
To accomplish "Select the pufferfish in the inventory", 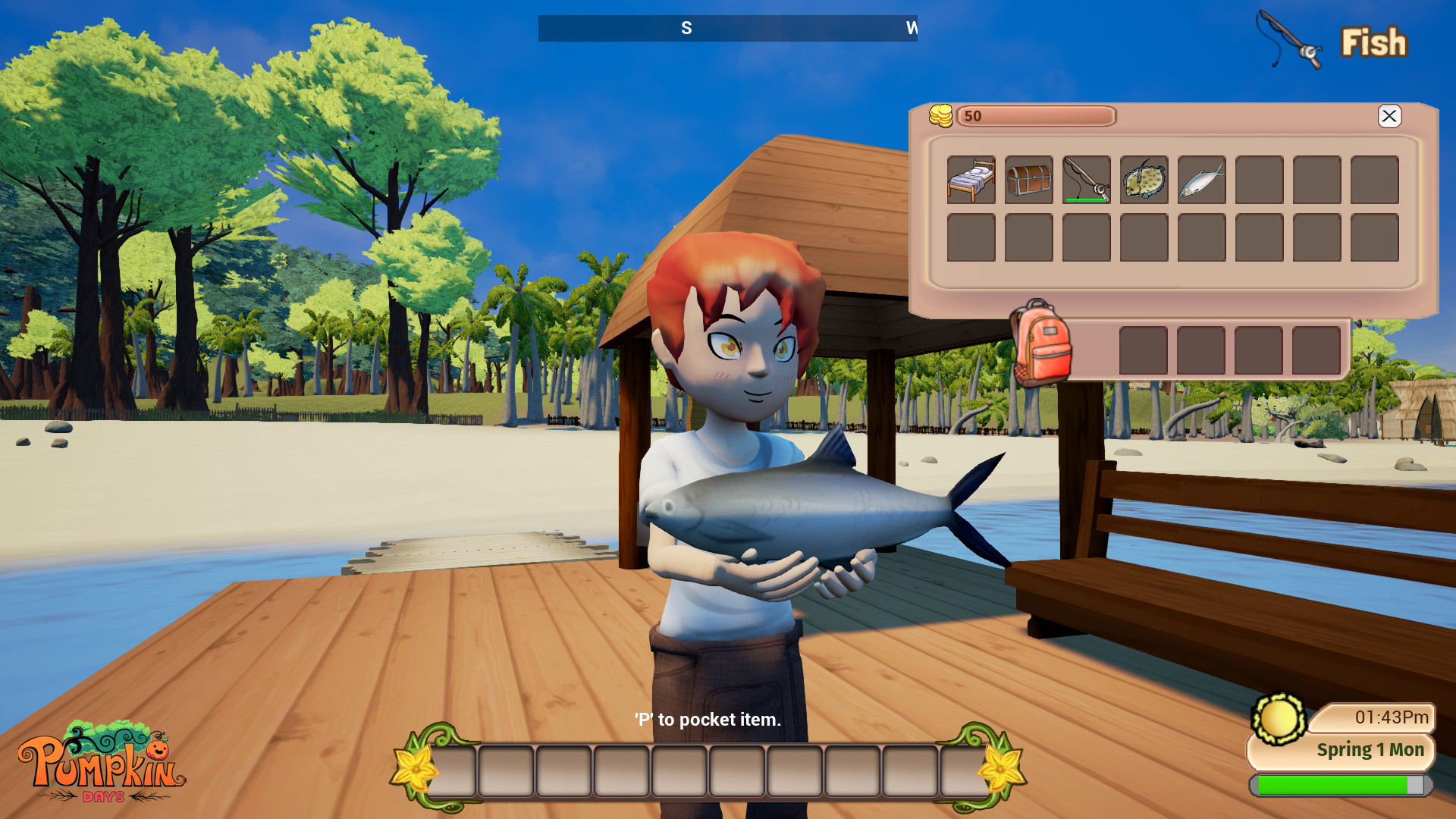I will click(1144, 180).
